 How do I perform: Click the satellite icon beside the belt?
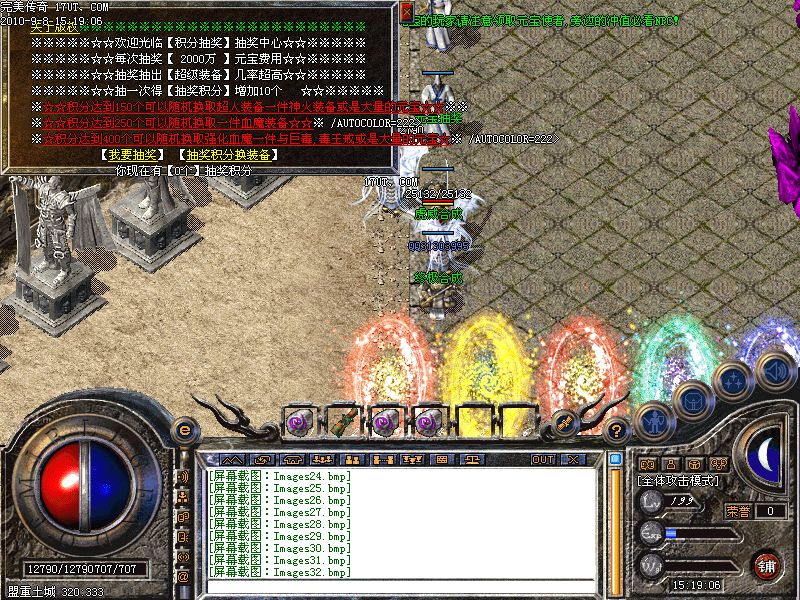[564, 424]
